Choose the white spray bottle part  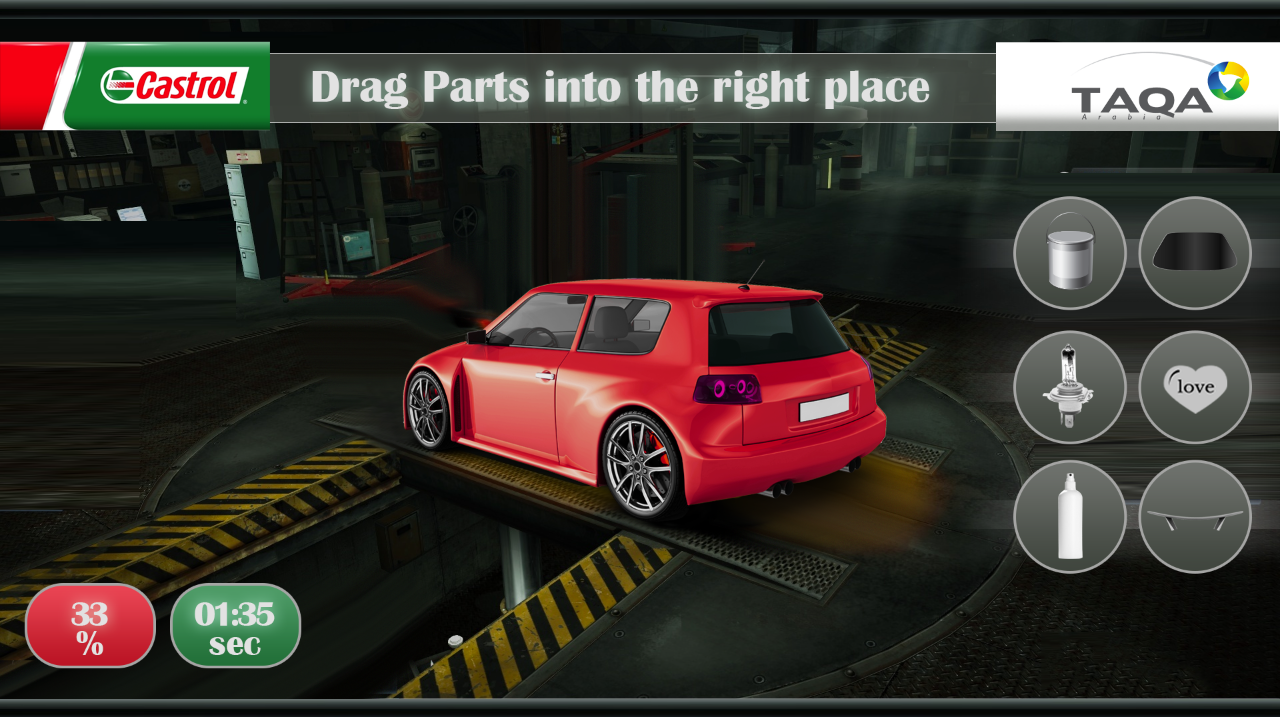1069,517
